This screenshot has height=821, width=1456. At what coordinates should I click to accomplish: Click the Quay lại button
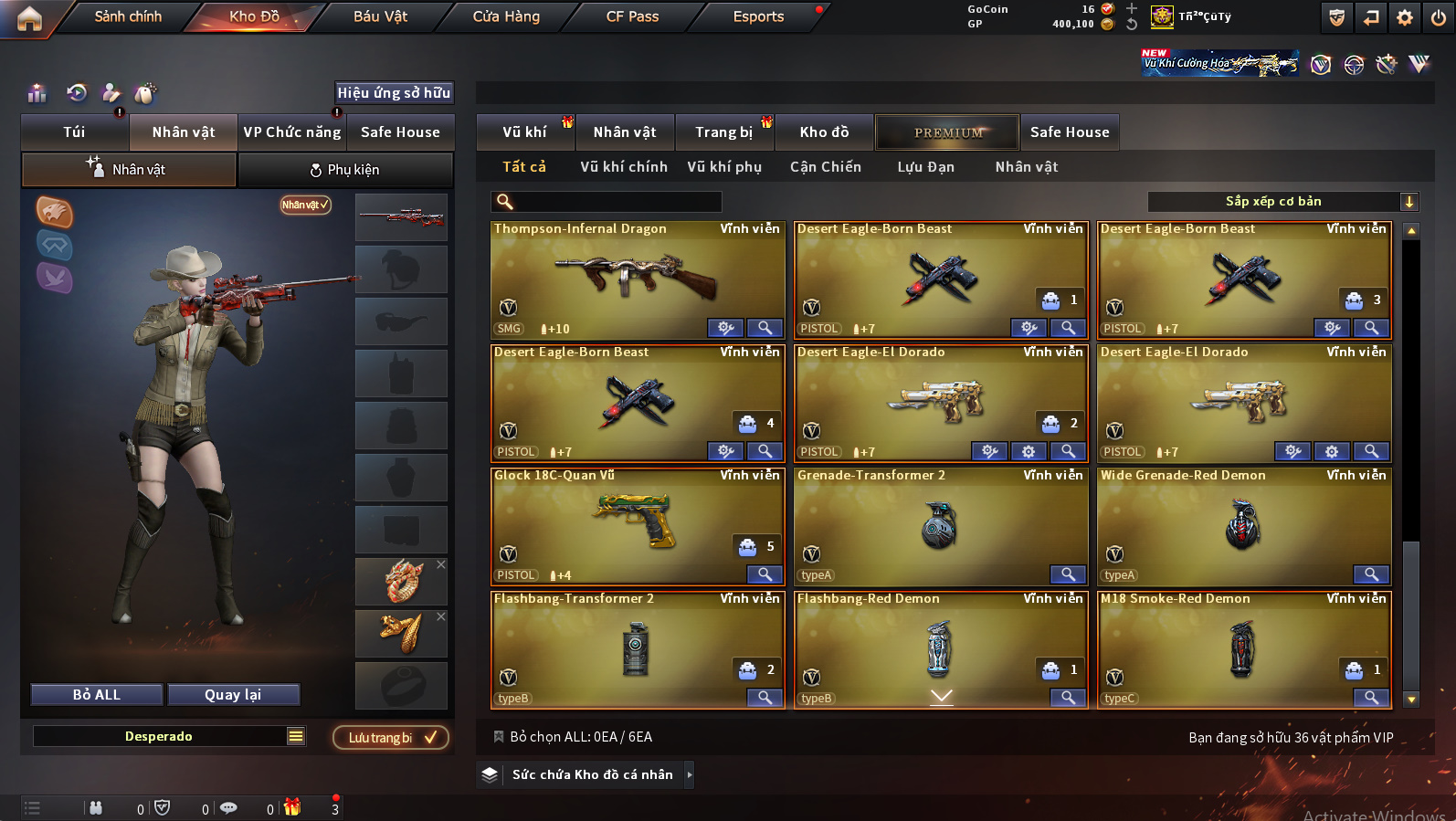pos(233,695)
